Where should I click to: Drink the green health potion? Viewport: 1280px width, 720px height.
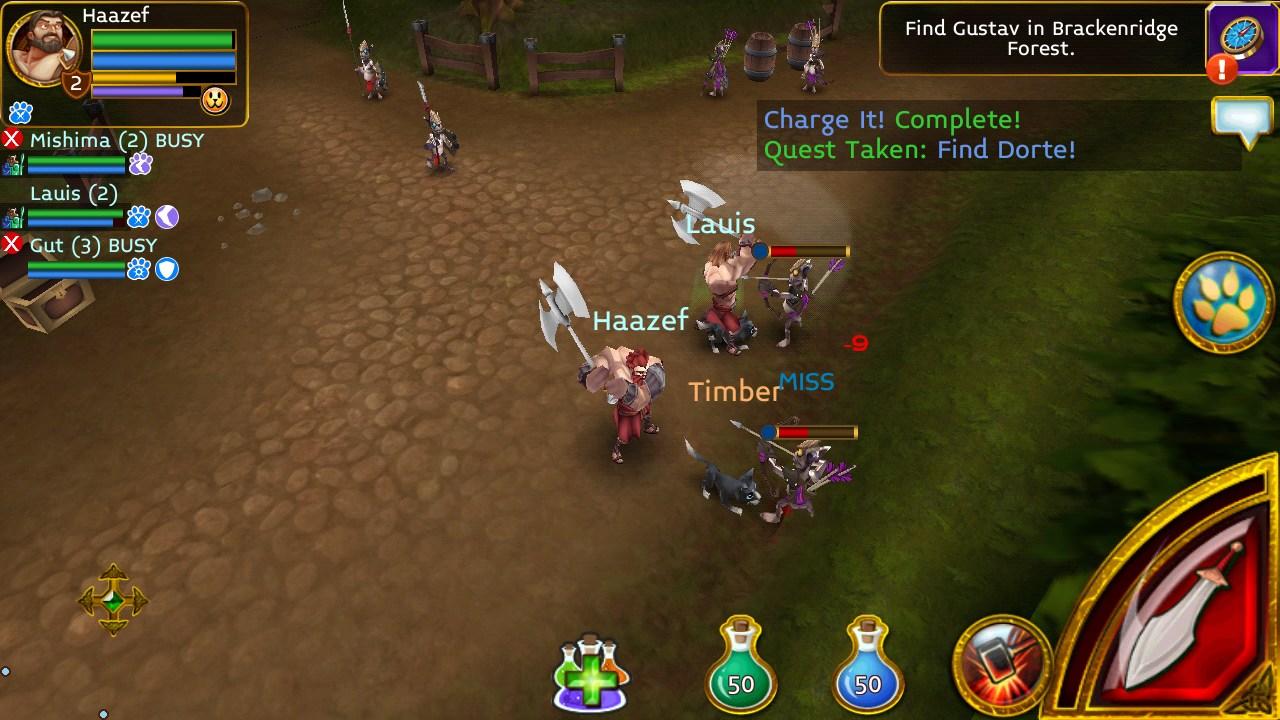click(740, 667)
